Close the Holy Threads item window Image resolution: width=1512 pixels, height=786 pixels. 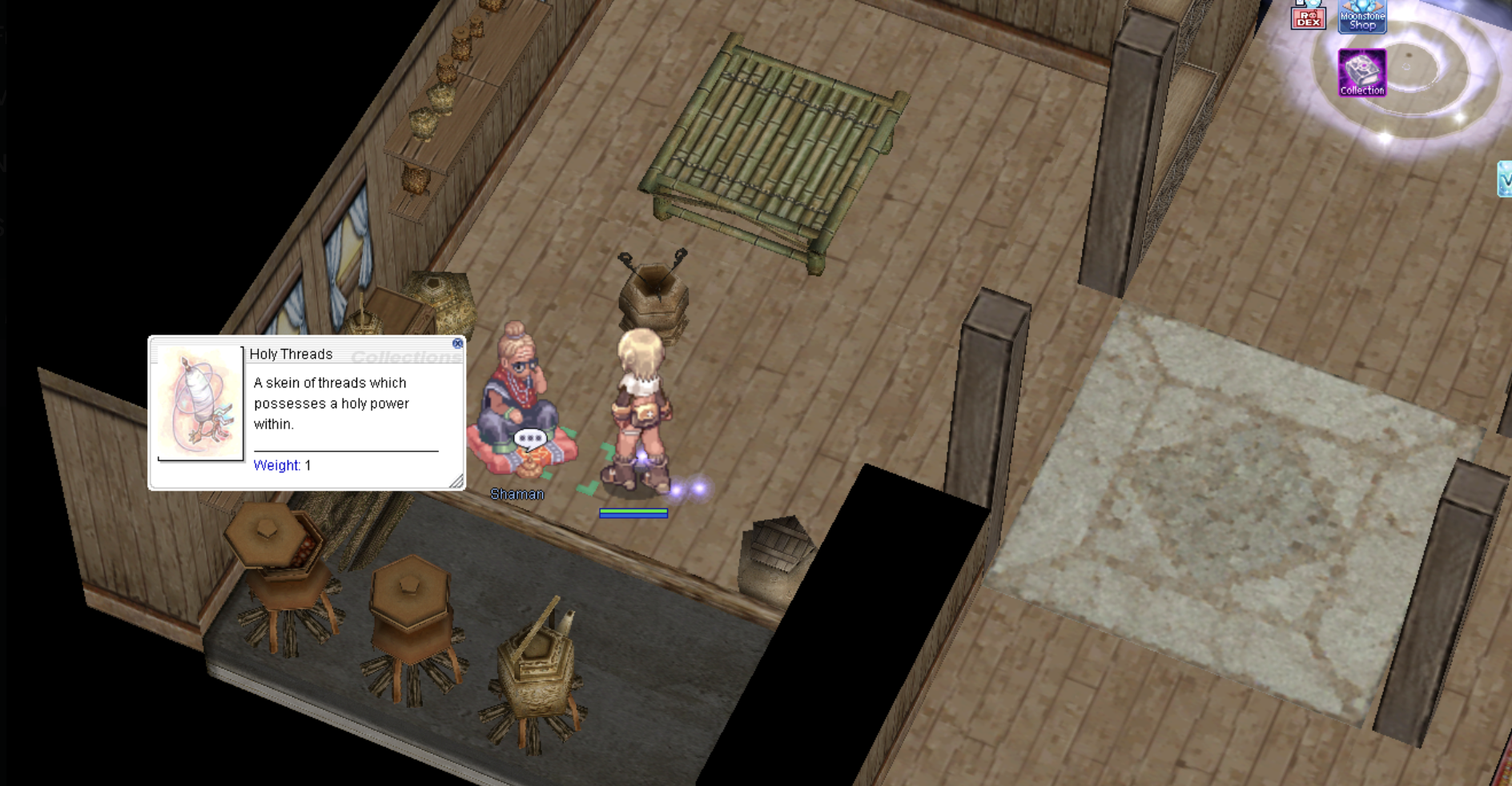click(x=457, y=343)
